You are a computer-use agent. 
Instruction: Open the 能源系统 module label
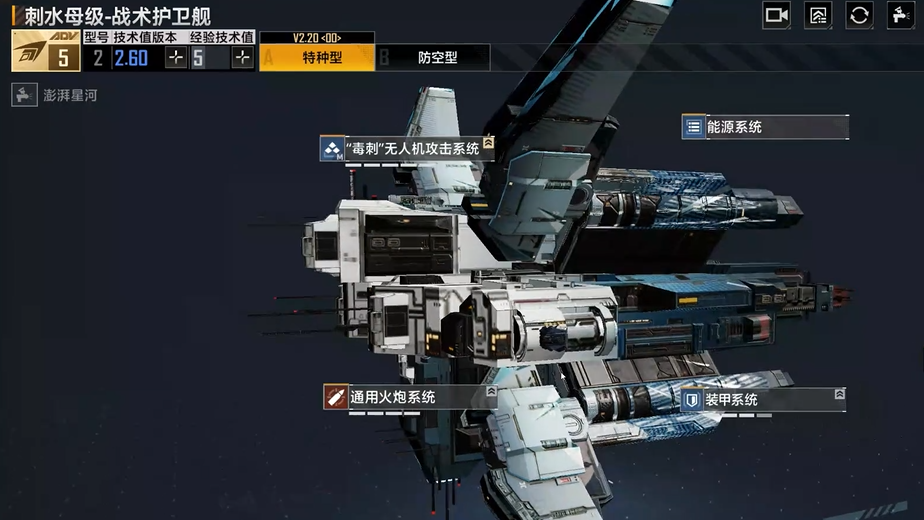pos(766,127)
